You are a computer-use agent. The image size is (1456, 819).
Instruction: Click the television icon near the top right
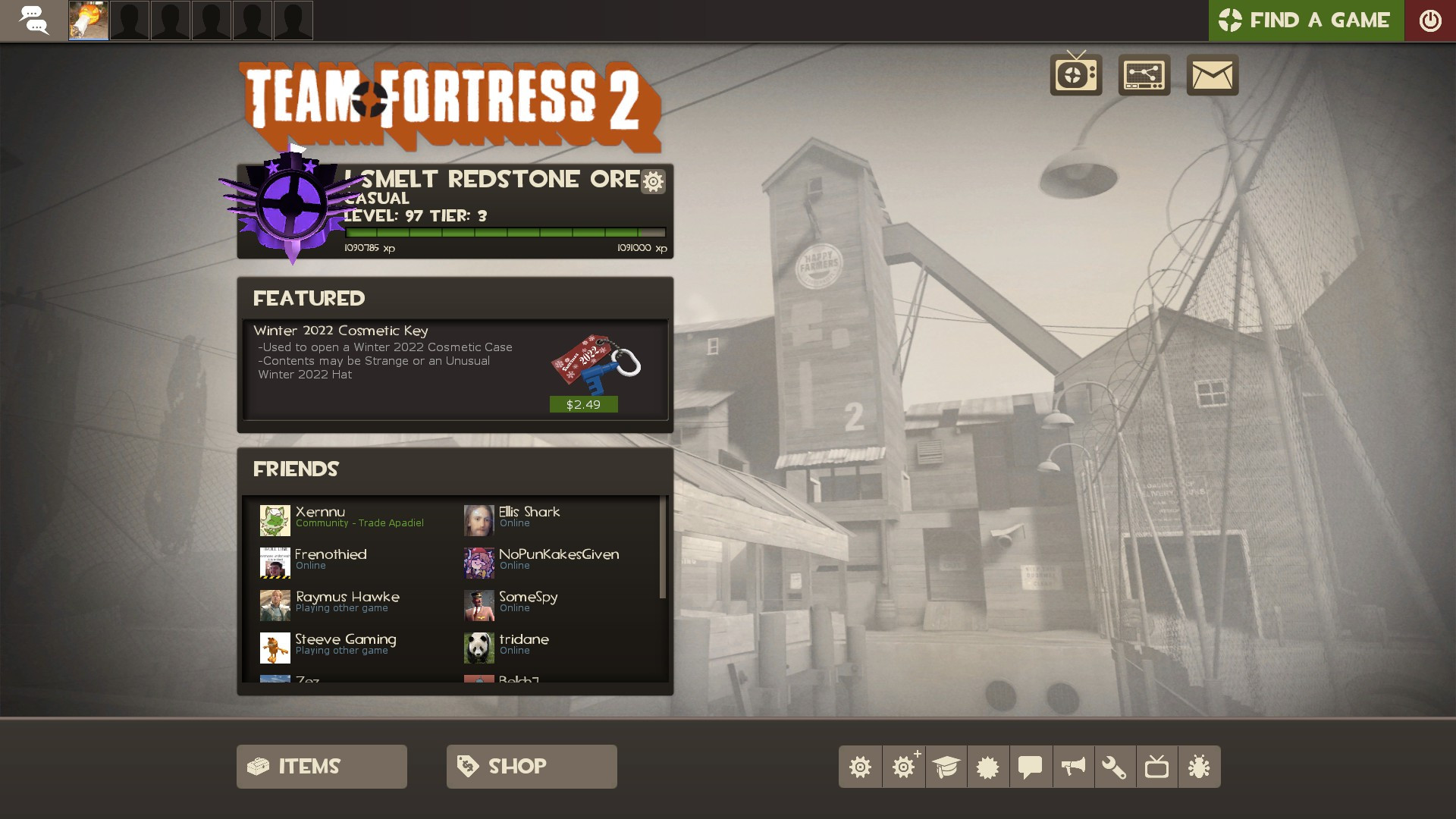coord(1075,75)
